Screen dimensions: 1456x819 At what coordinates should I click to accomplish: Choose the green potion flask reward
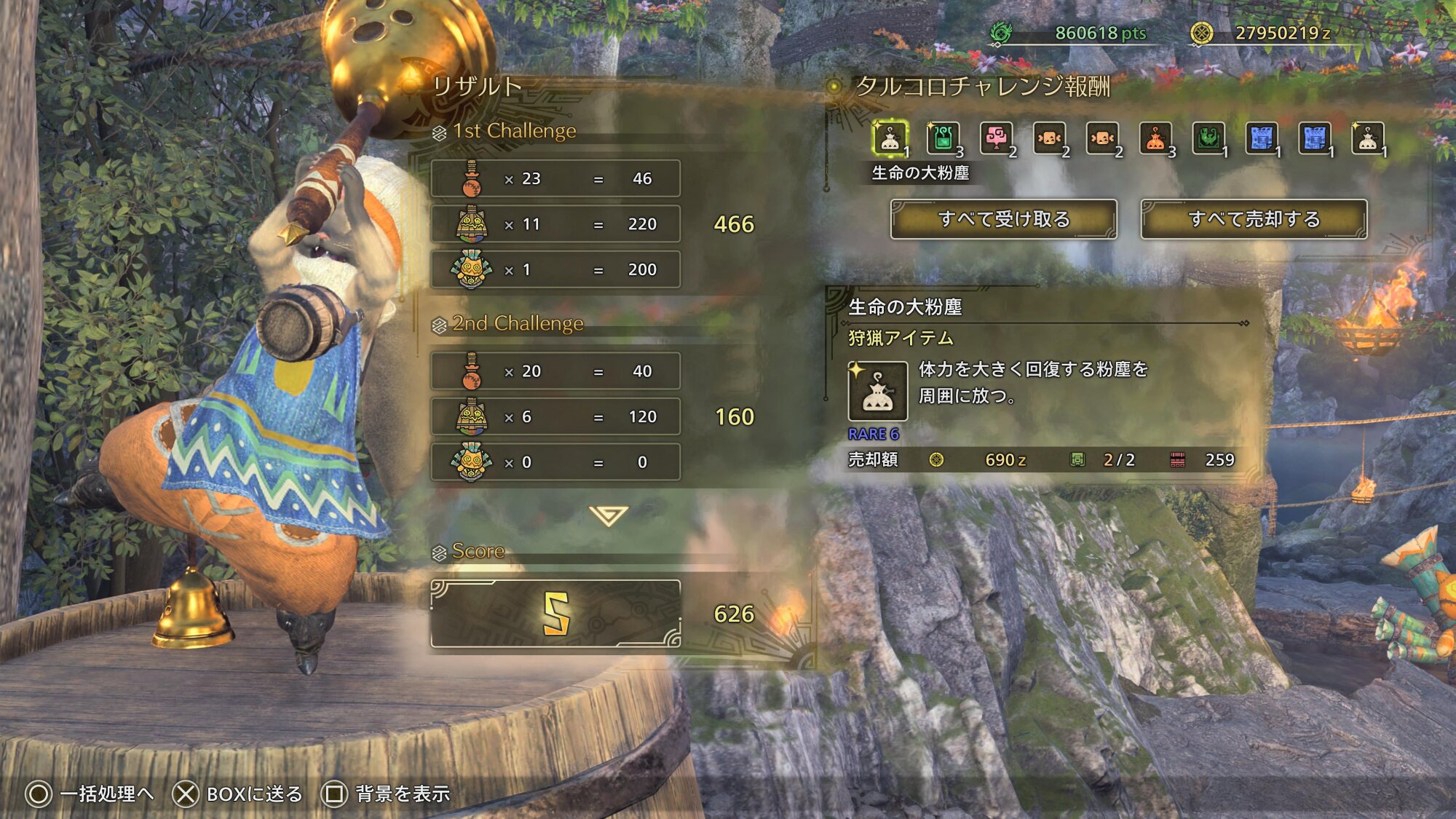[943, 138]
